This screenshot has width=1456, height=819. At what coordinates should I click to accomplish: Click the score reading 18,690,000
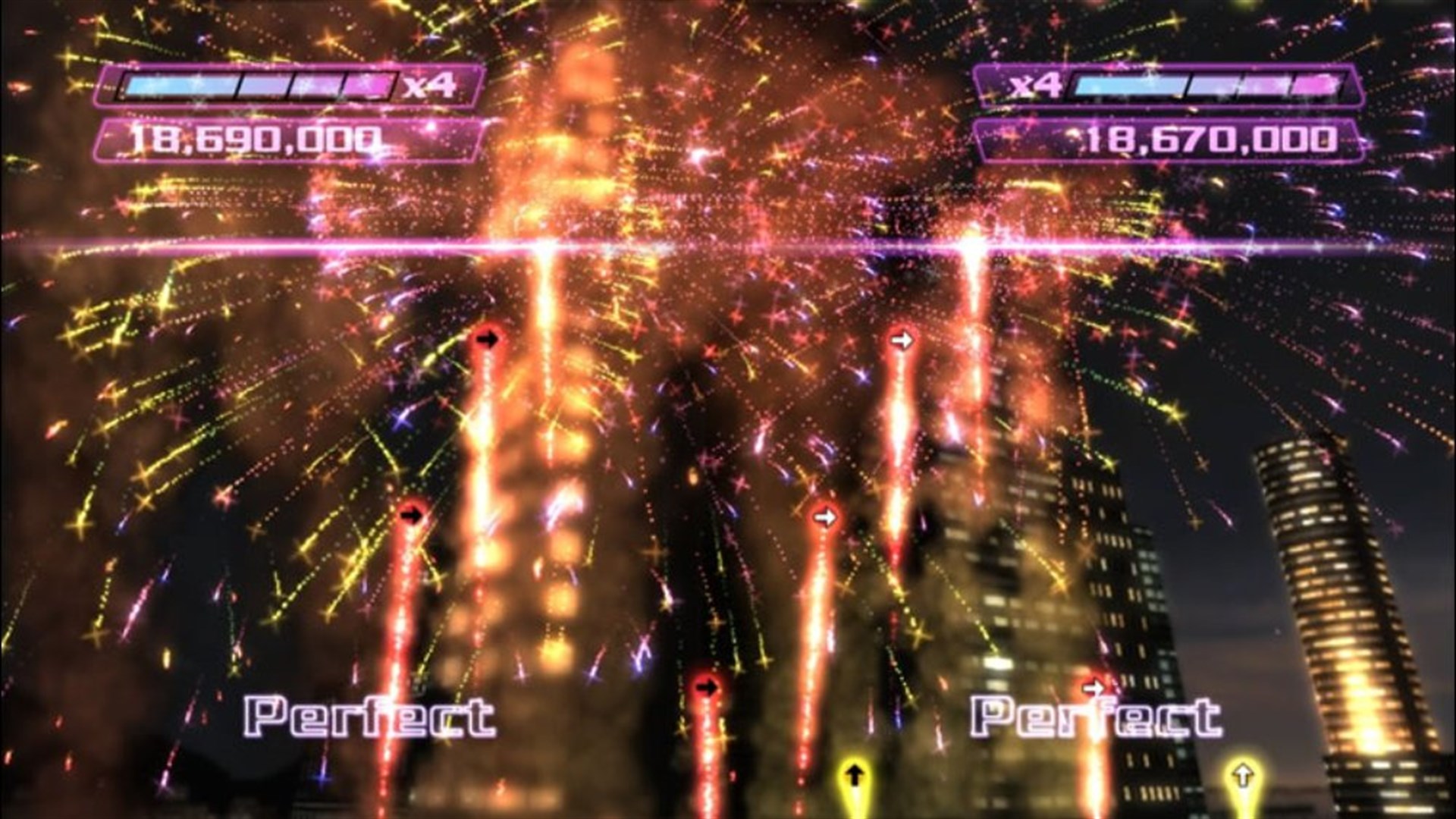[x=258, y=139]
